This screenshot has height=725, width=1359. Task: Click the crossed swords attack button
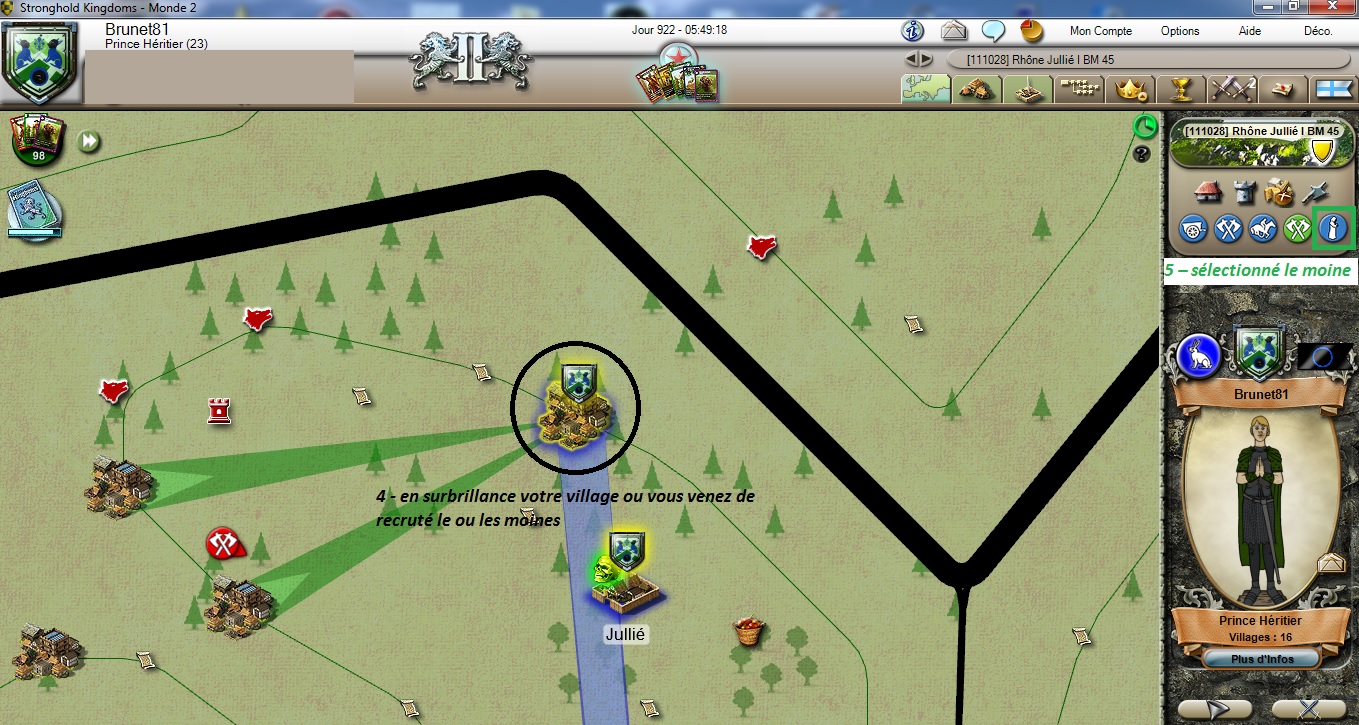(1228, 228)
